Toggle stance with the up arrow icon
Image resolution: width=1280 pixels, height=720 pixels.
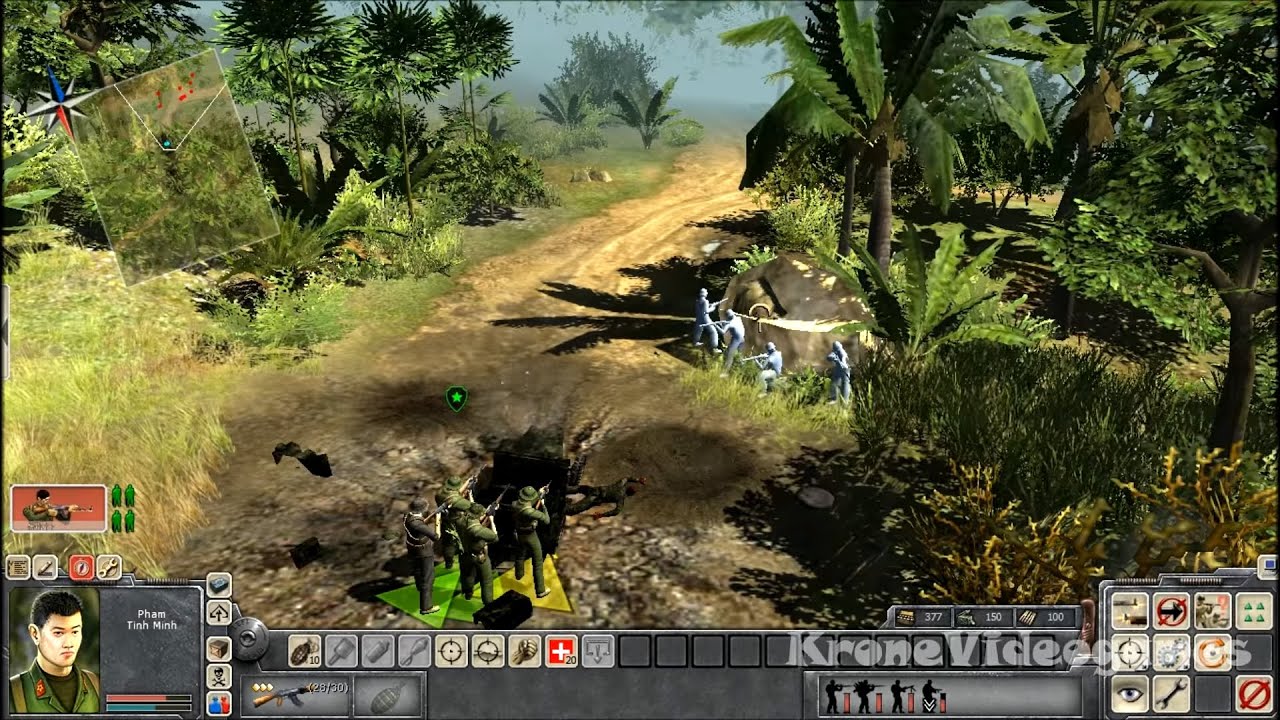(219, 614)
